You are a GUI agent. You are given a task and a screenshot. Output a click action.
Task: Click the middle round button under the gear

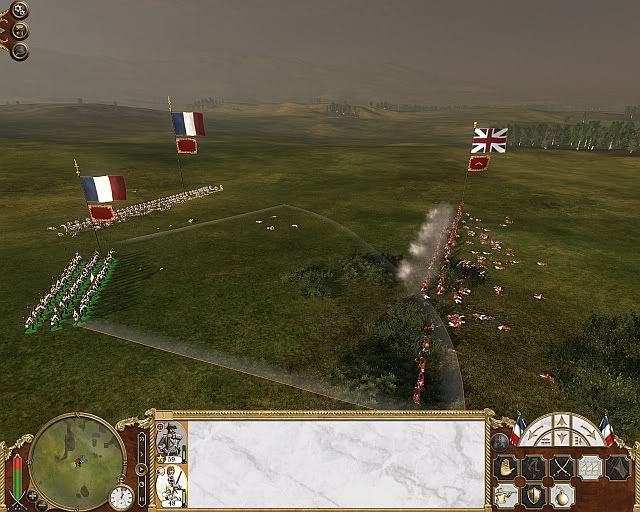[20, 31]
